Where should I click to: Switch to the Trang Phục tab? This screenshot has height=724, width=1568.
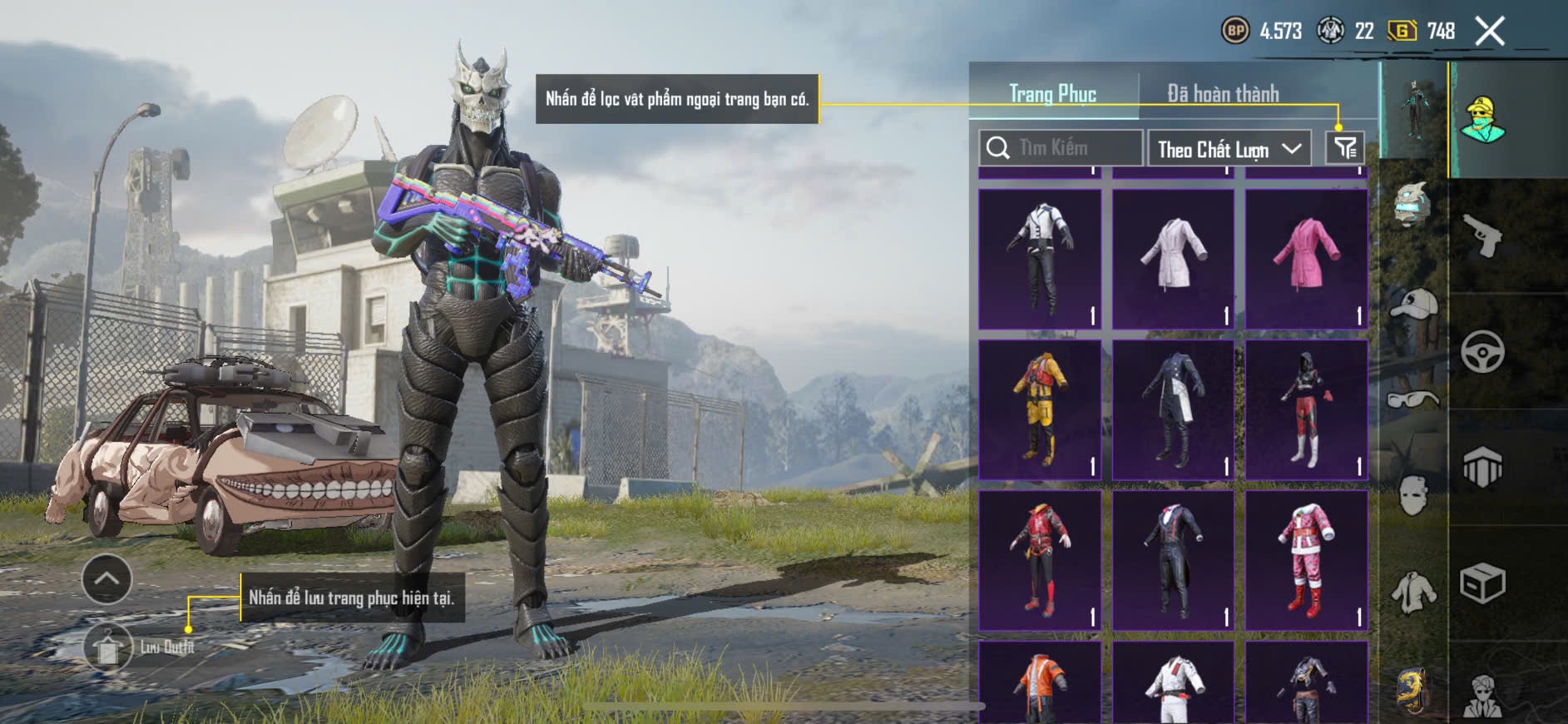coord(1052,94)
